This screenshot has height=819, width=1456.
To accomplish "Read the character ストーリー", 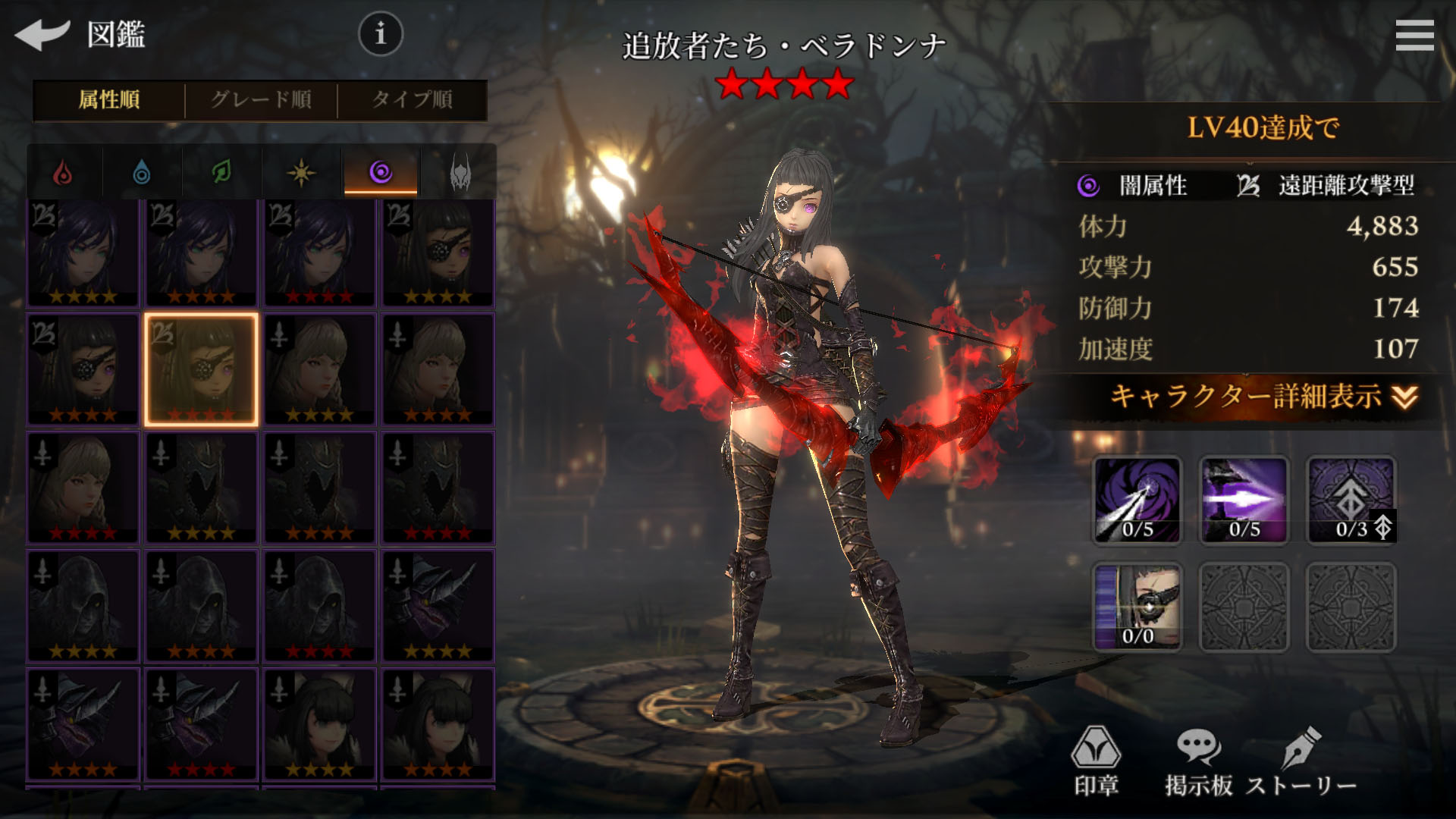I will [x=1301, y=761].
